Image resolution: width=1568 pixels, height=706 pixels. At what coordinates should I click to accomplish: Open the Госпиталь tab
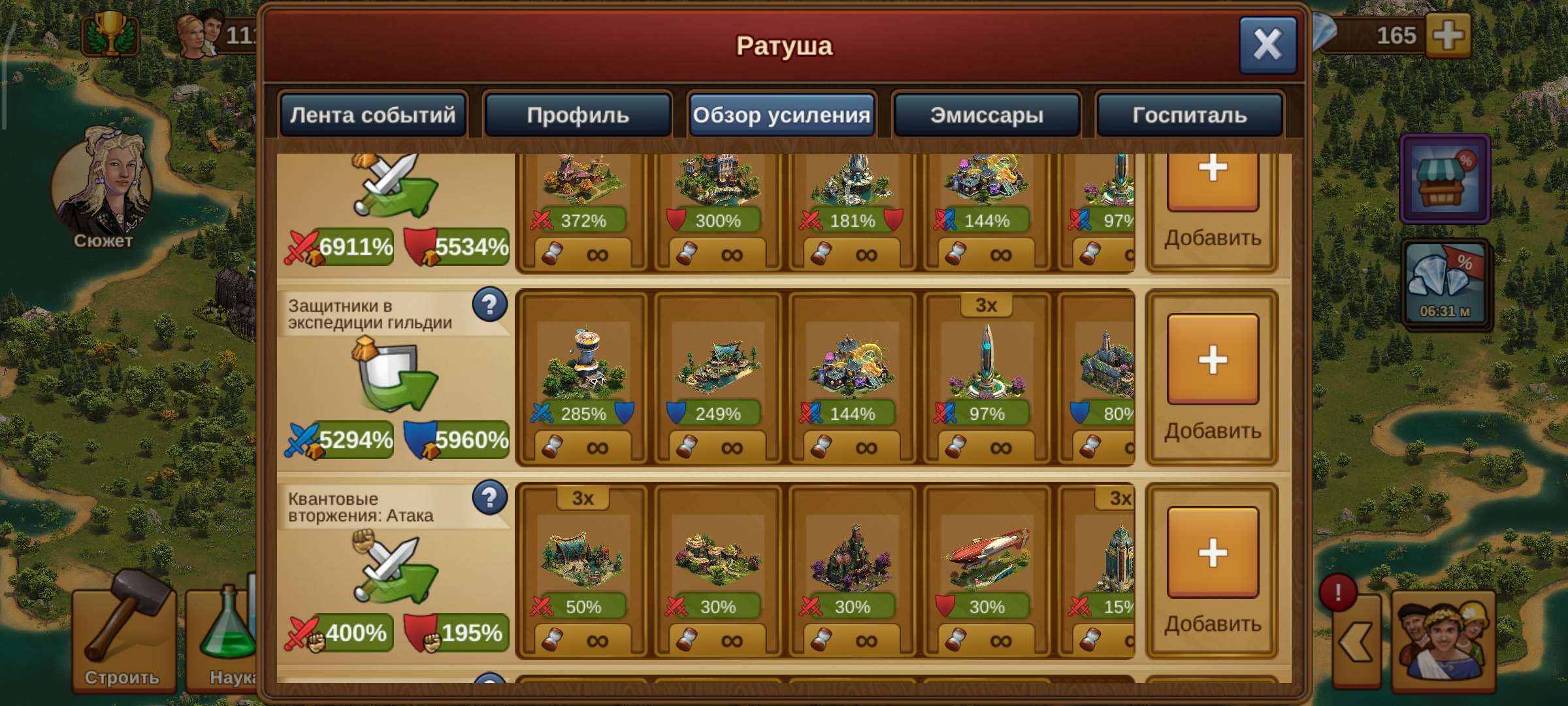click(1189, 115)
